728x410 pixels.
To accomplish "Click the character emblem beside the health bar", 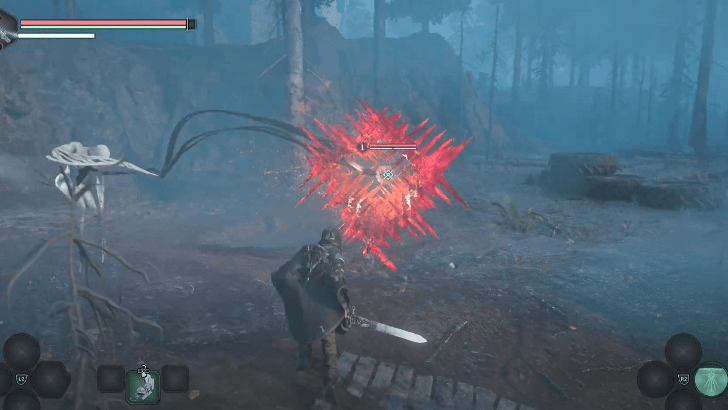I will point(7,27).
